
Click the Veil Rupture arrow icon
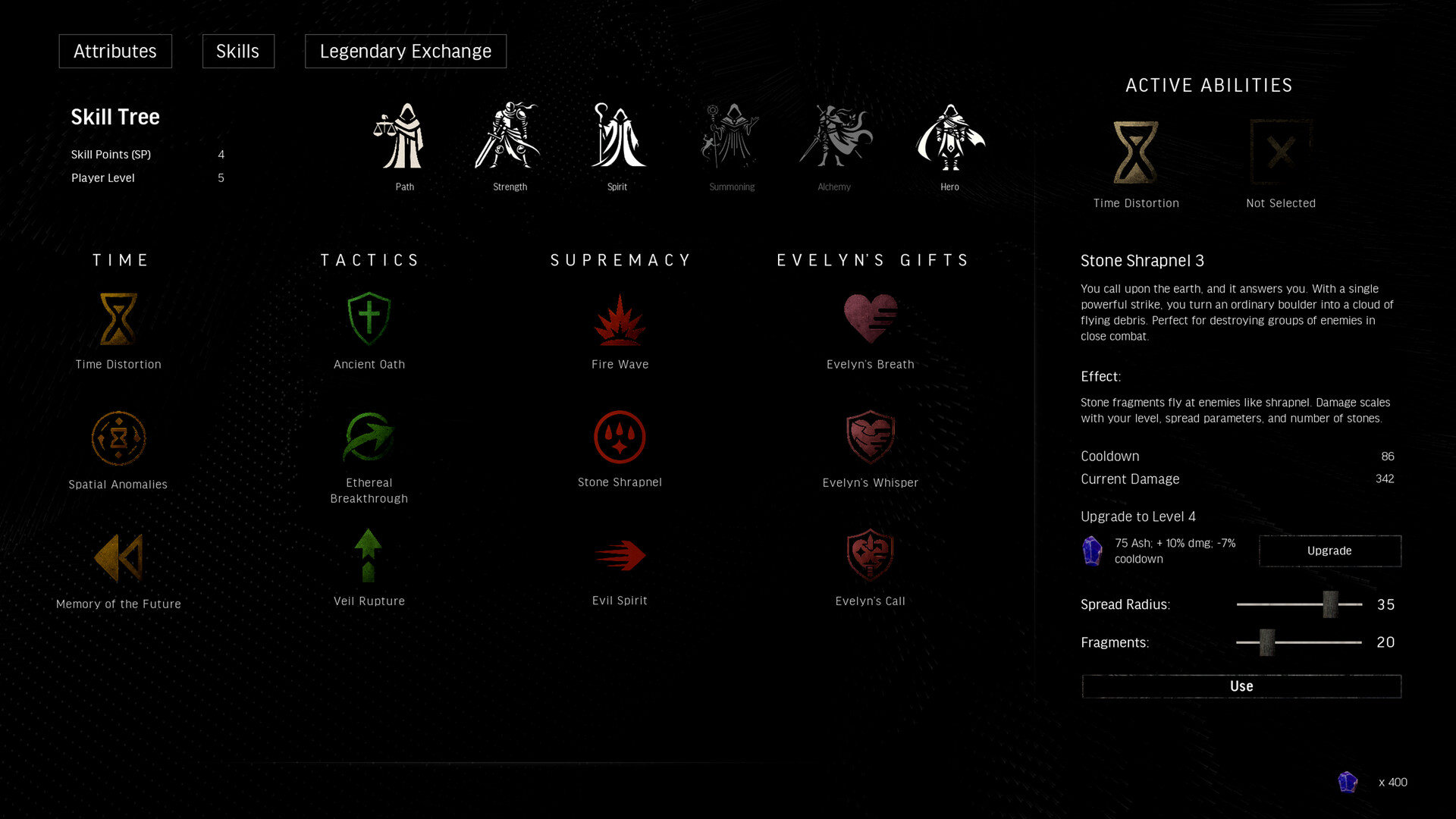[x=369, y=556]
